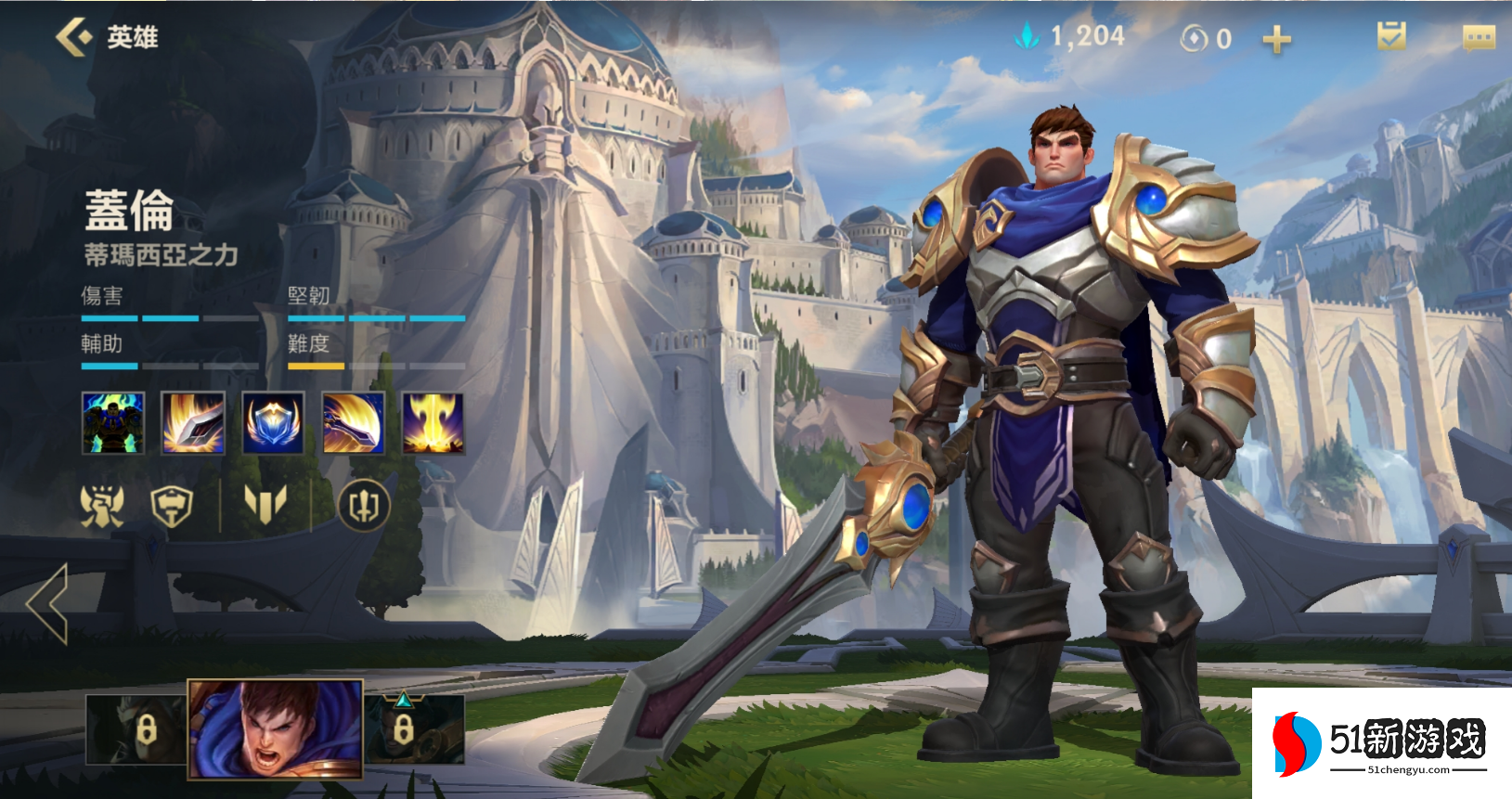This screenshot has width=1512, height=799.
Task: View Garen's passive ability with green flames
Action: tap(113, 423)
